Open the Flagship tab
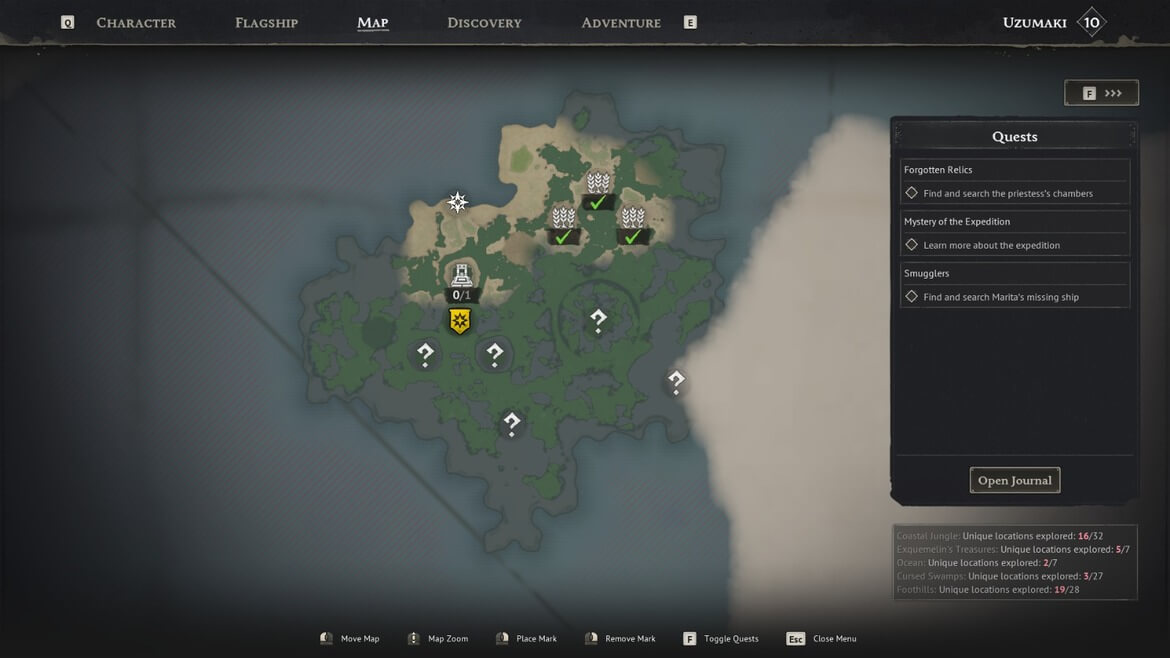 pyautogui.click(x=266, y=23)
